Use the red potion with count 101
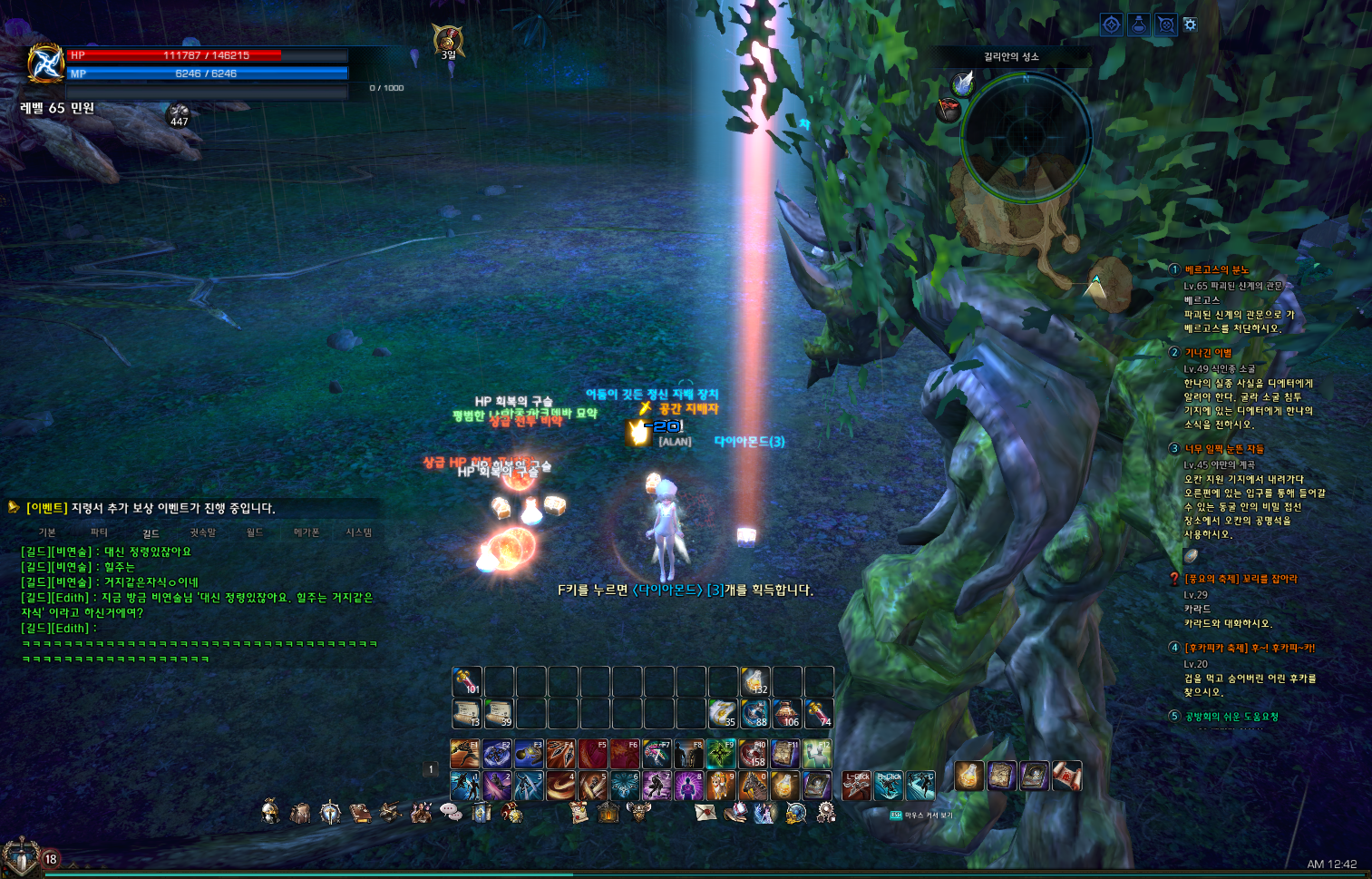 (x=466, y=681)
